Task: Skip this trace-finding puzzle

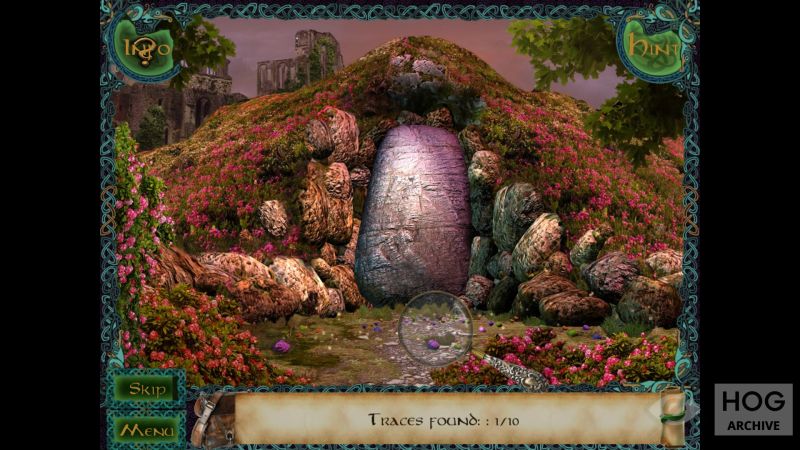Action: (x=146, y=388)
